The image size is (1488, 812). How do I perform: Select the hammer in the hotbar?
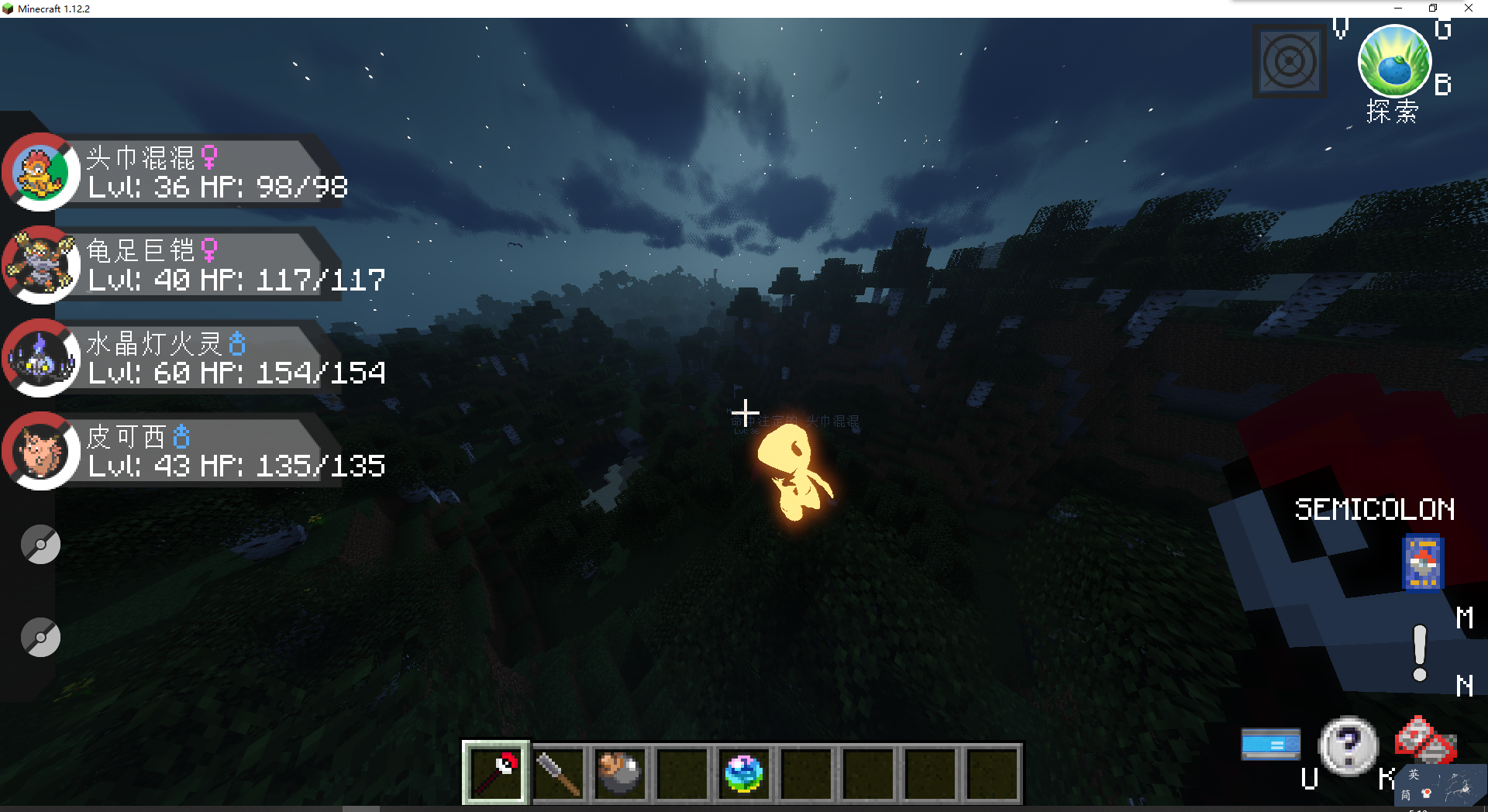[558, 773]
